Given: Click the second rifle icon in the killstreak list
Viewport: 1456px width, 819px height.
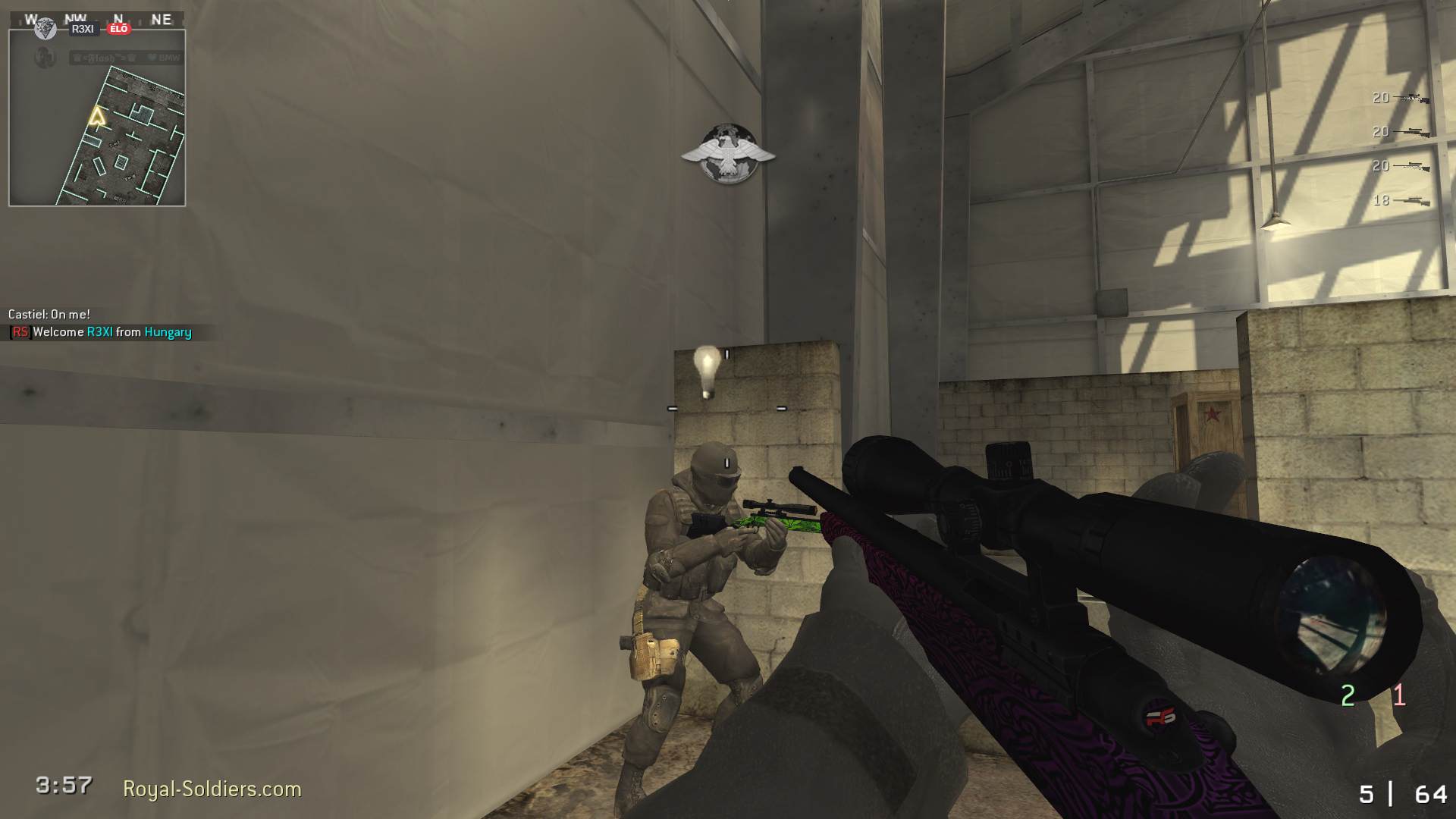Looking at the screenshot, I should (1413, 132).
